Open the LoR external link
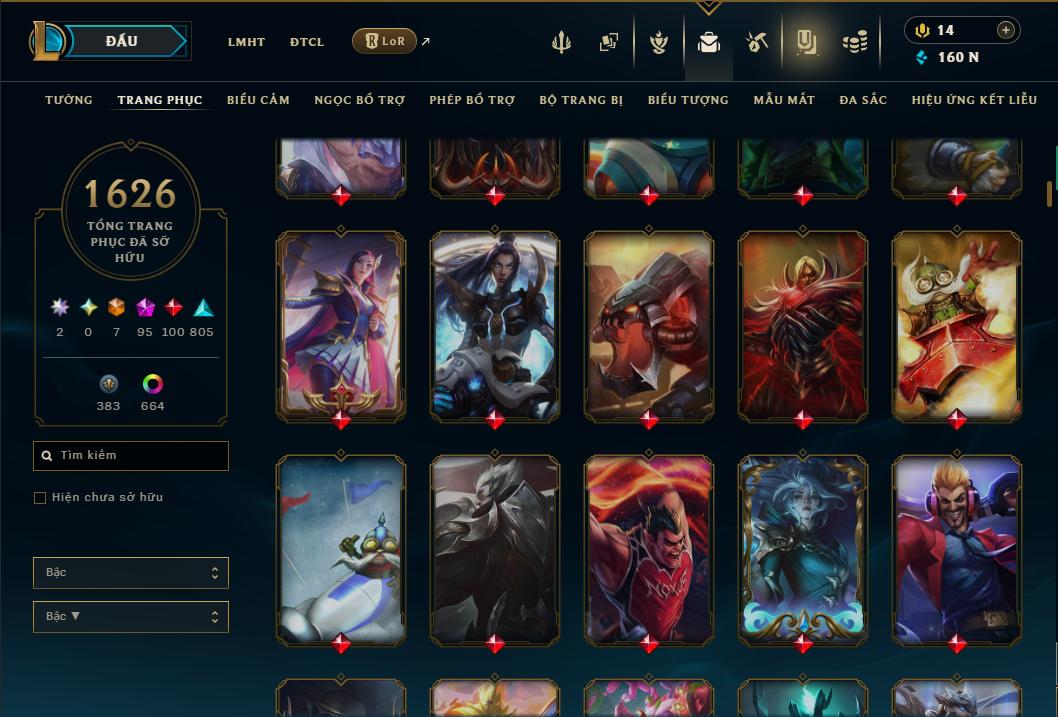The width and height of the screenshot is (1058, 717). click(385, 41)
